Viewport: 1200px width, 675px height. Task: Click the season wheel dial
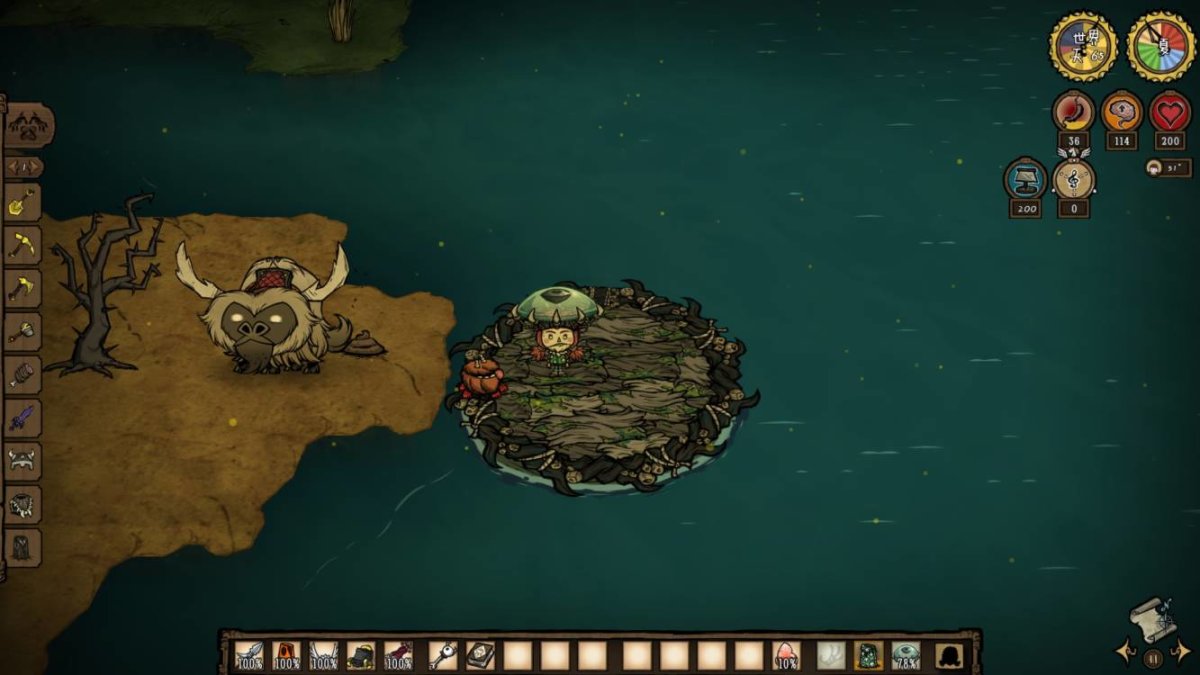pos(1161,46)
